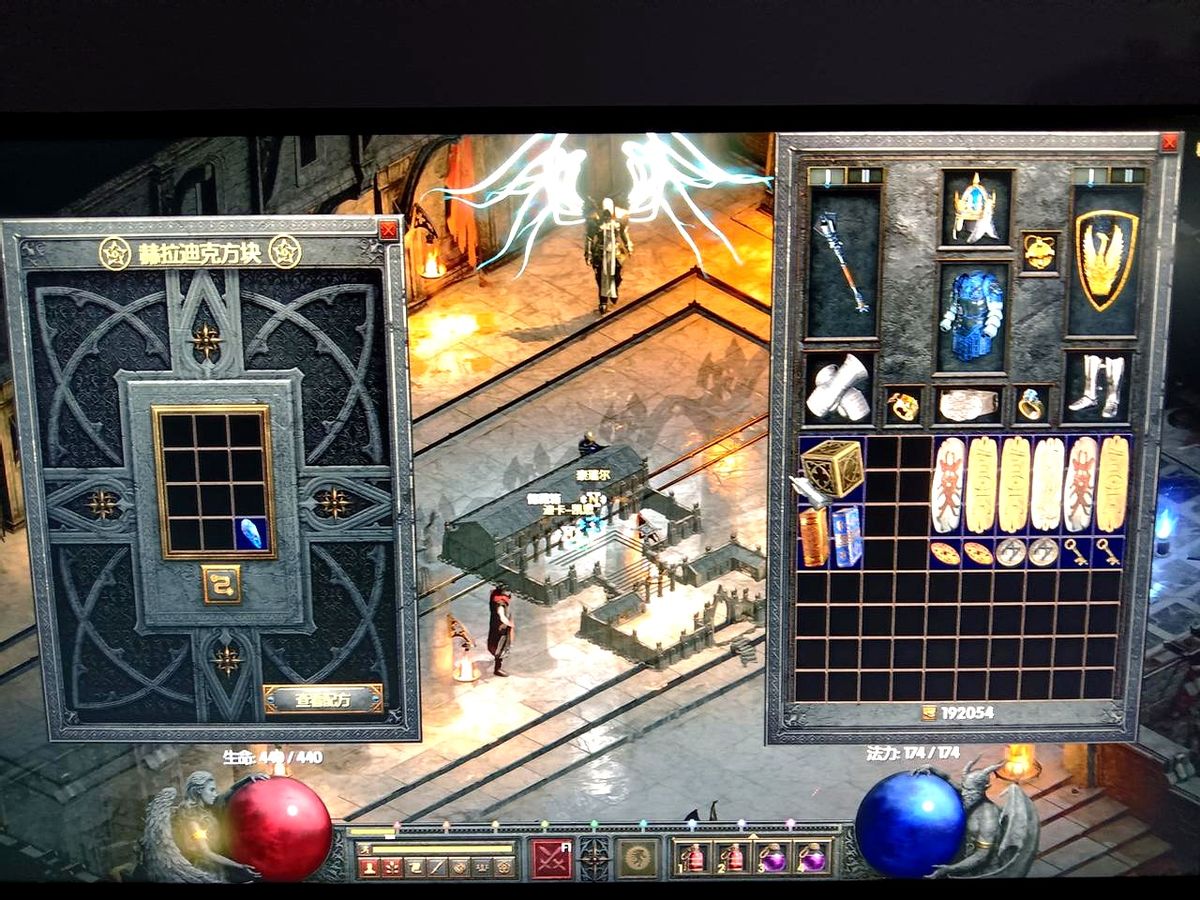This screenshot has width=1200, height=900.
Task: Select the Horadric Cube in the inventory
Action: click(x=832, y=468)
